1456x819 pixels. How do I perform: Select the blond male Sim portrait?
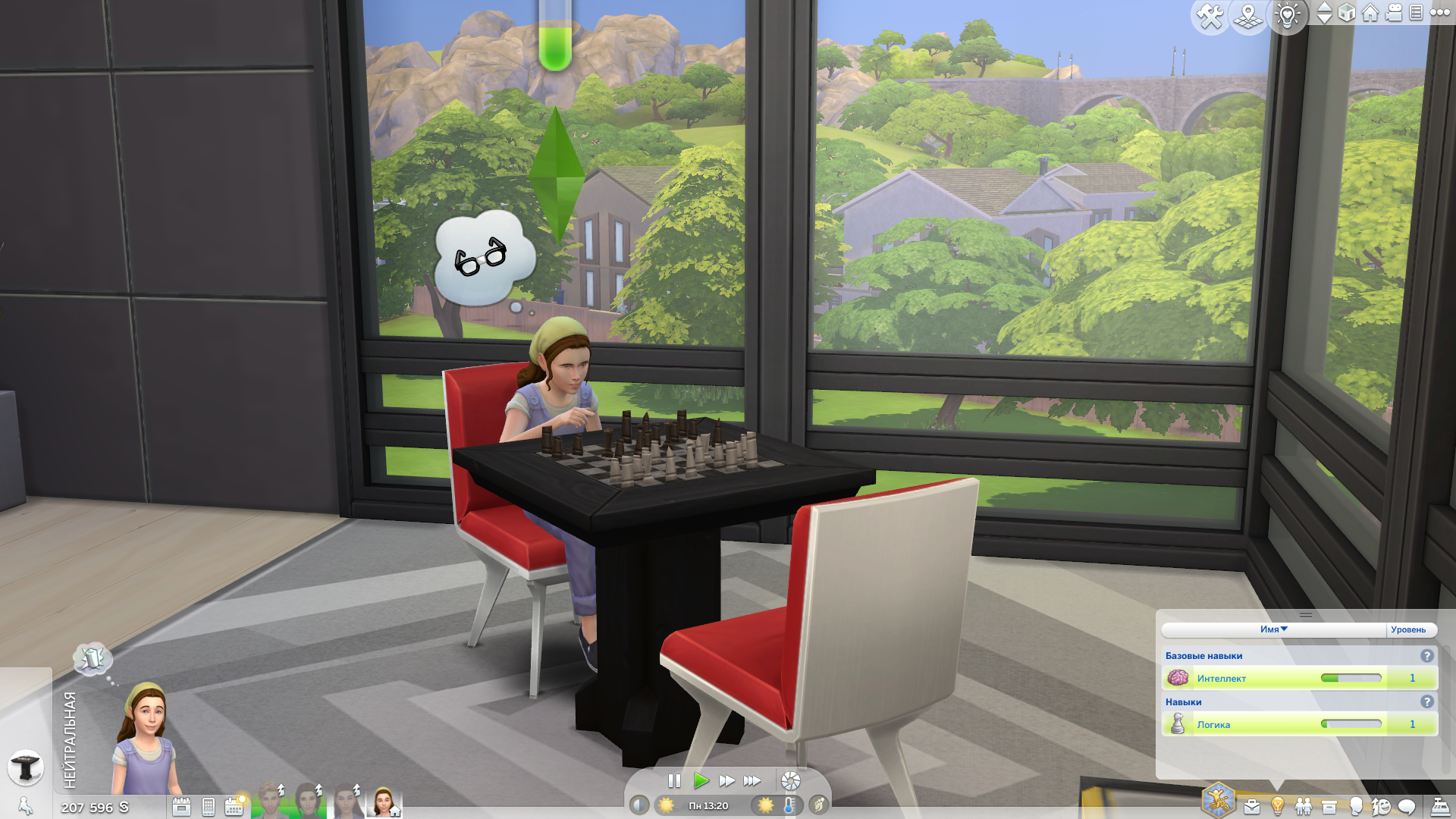[x=269, y=802]
